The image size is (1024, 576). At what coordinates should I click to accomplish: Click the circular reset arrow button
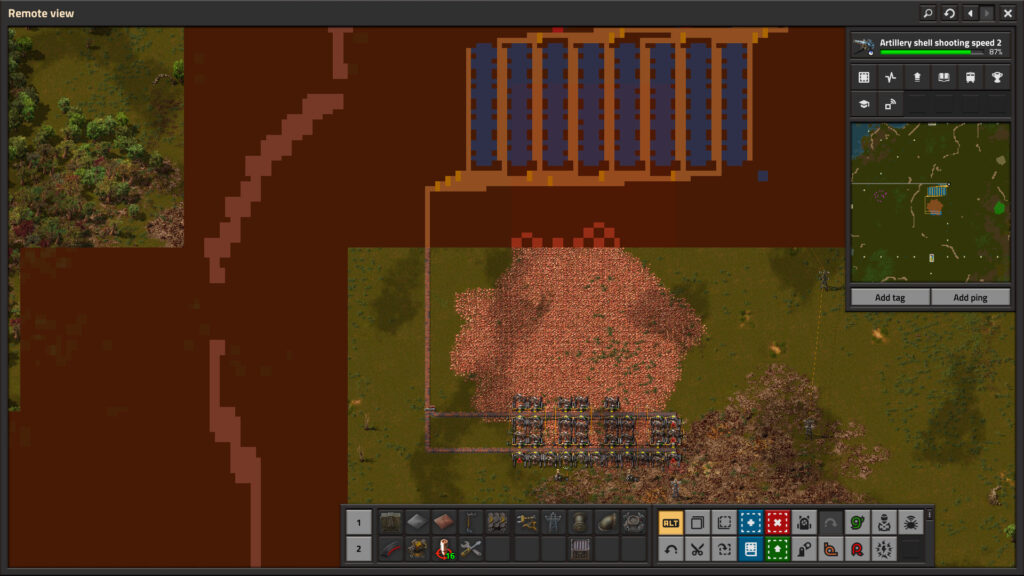[x=949, y=13]
